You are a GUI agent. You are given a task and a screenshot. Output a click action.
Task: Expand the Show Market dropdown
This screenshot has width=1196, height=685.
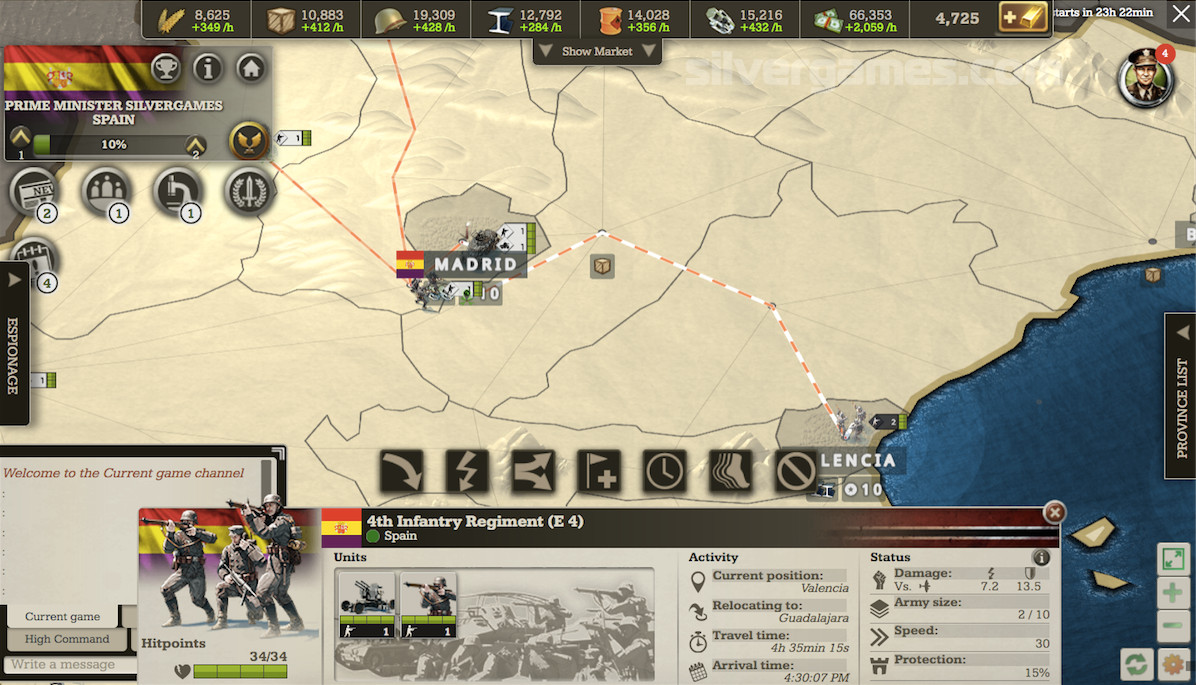[x=597, y=51]
